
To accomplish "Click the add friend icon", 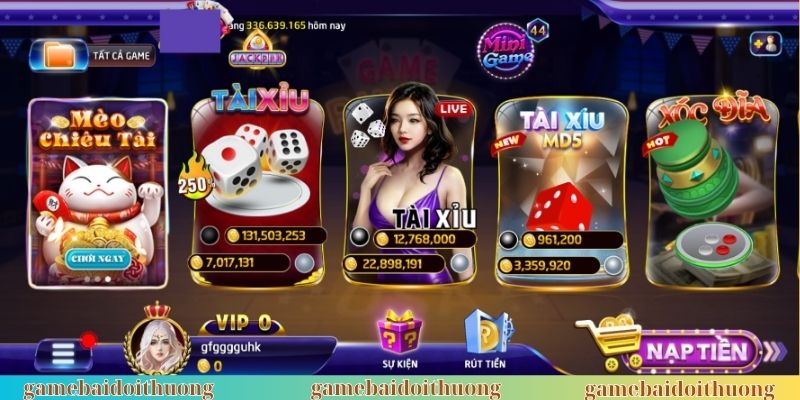I will click(765, 43).
